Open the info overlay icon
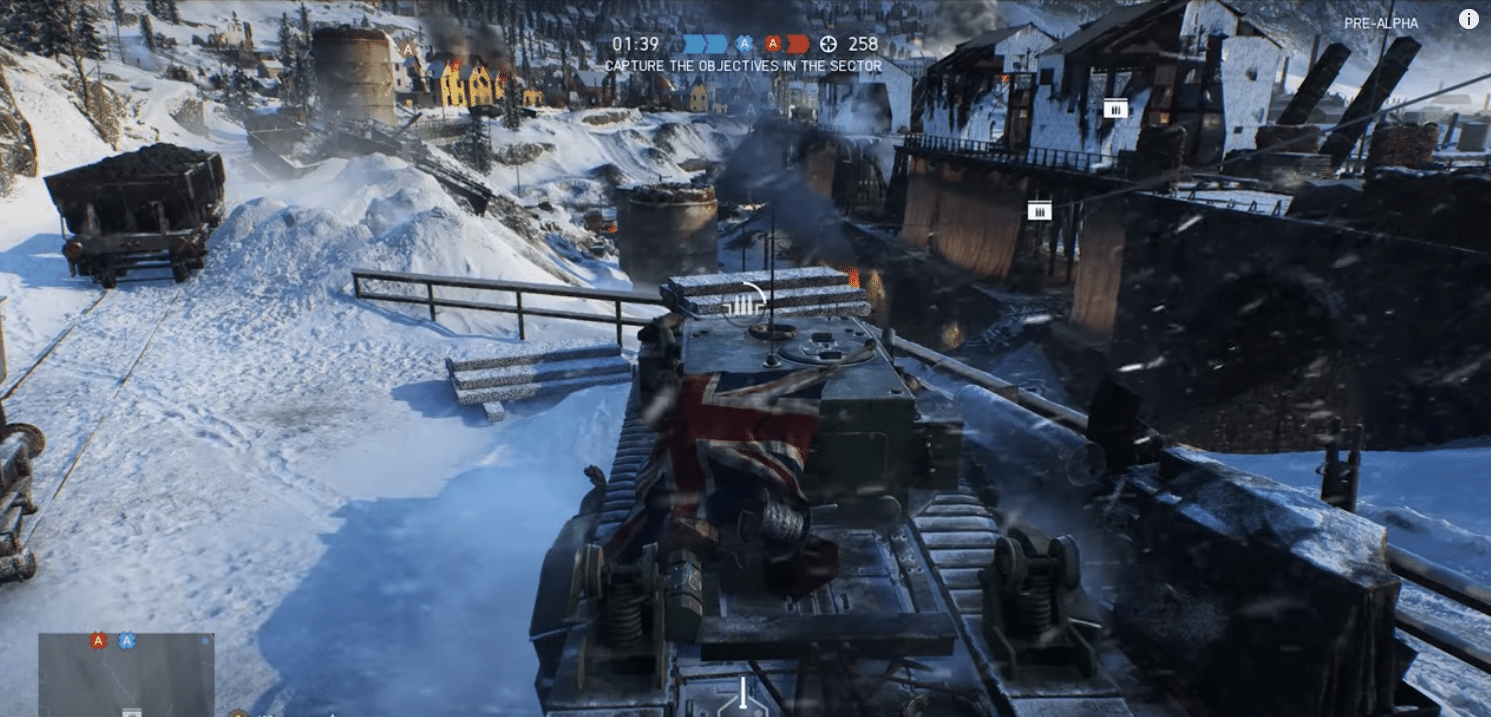 point(1468,19)
